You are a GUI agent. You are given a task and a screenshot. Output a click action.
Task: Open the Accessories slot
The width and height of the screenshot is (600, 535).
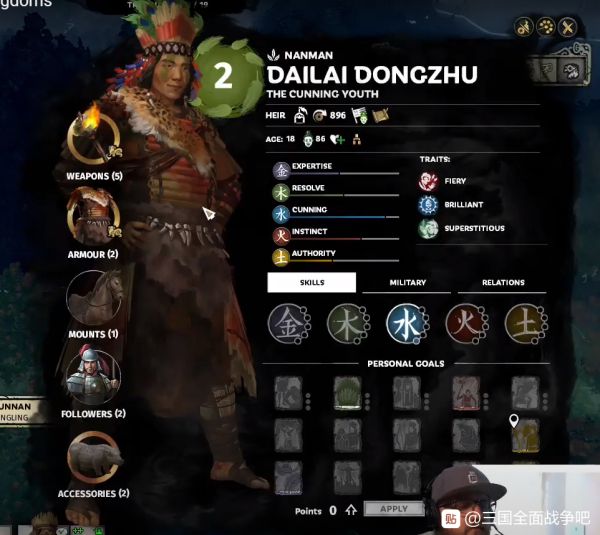(x=94, y=455)
